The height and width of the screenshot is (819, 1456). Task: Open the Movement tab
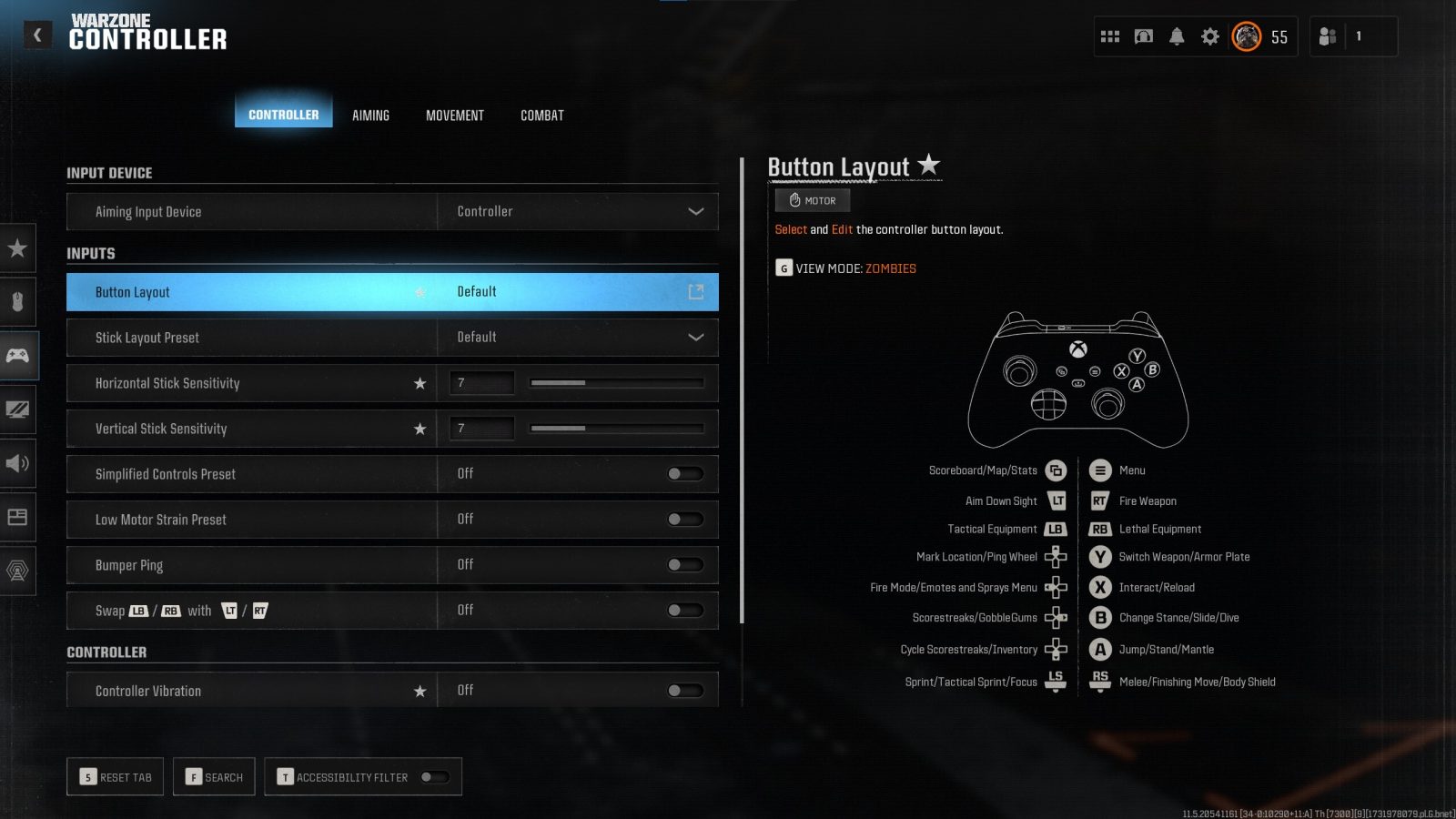click(455, 116)
